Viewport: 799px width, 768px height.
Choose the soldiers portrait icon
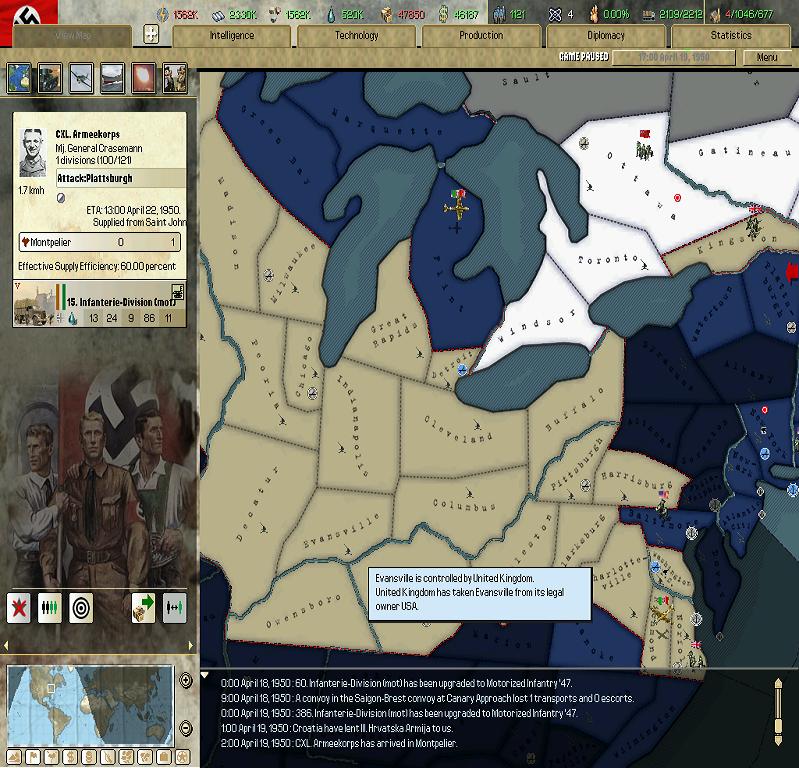coord(174,77)
